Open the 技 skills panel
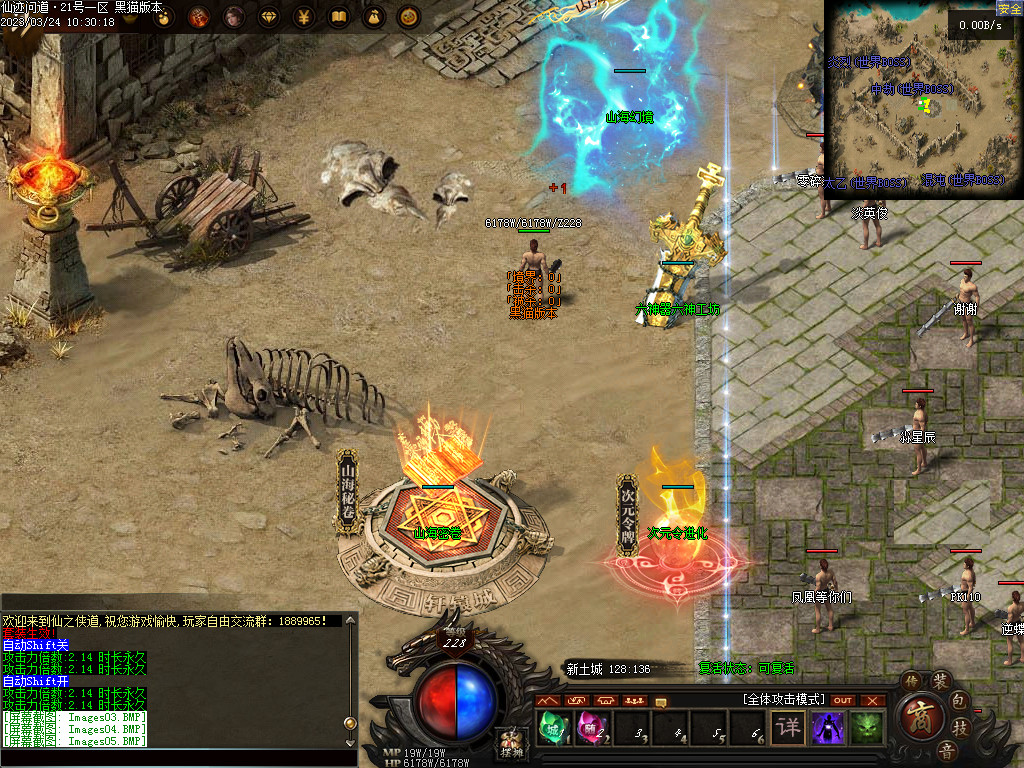Screen dimensions: 1024x768 tap(960, 727)
